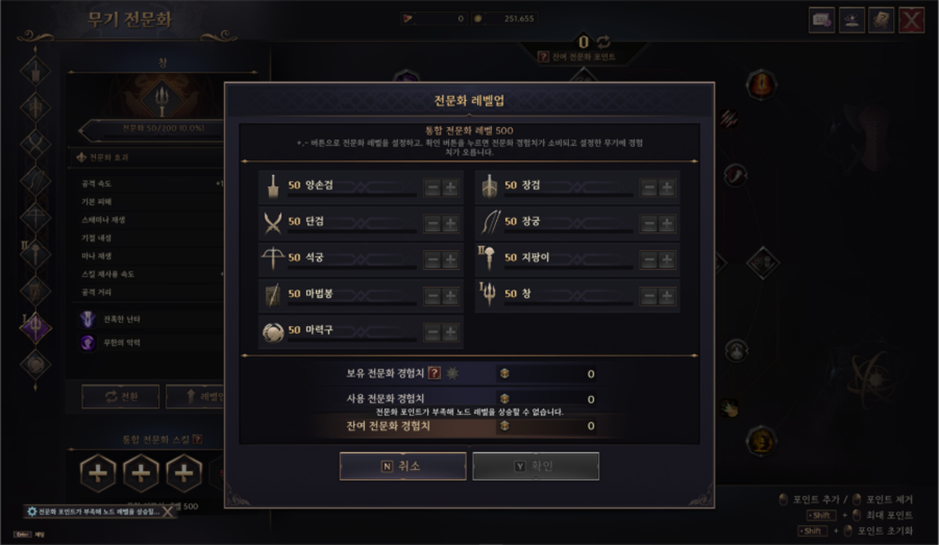Decrease the 창 specialization level

pos(650,295)
